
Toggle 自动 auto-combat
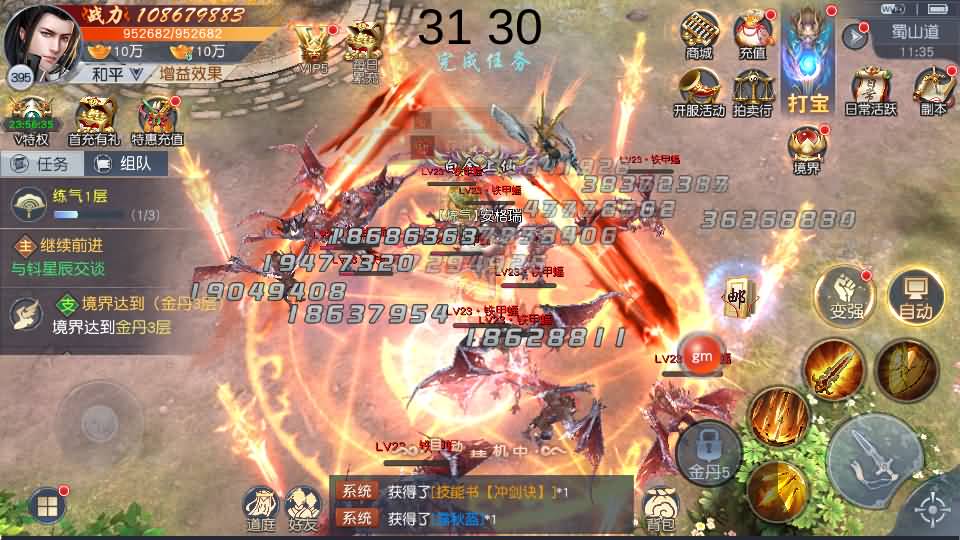pyautogui.click(x=915, y=296)
